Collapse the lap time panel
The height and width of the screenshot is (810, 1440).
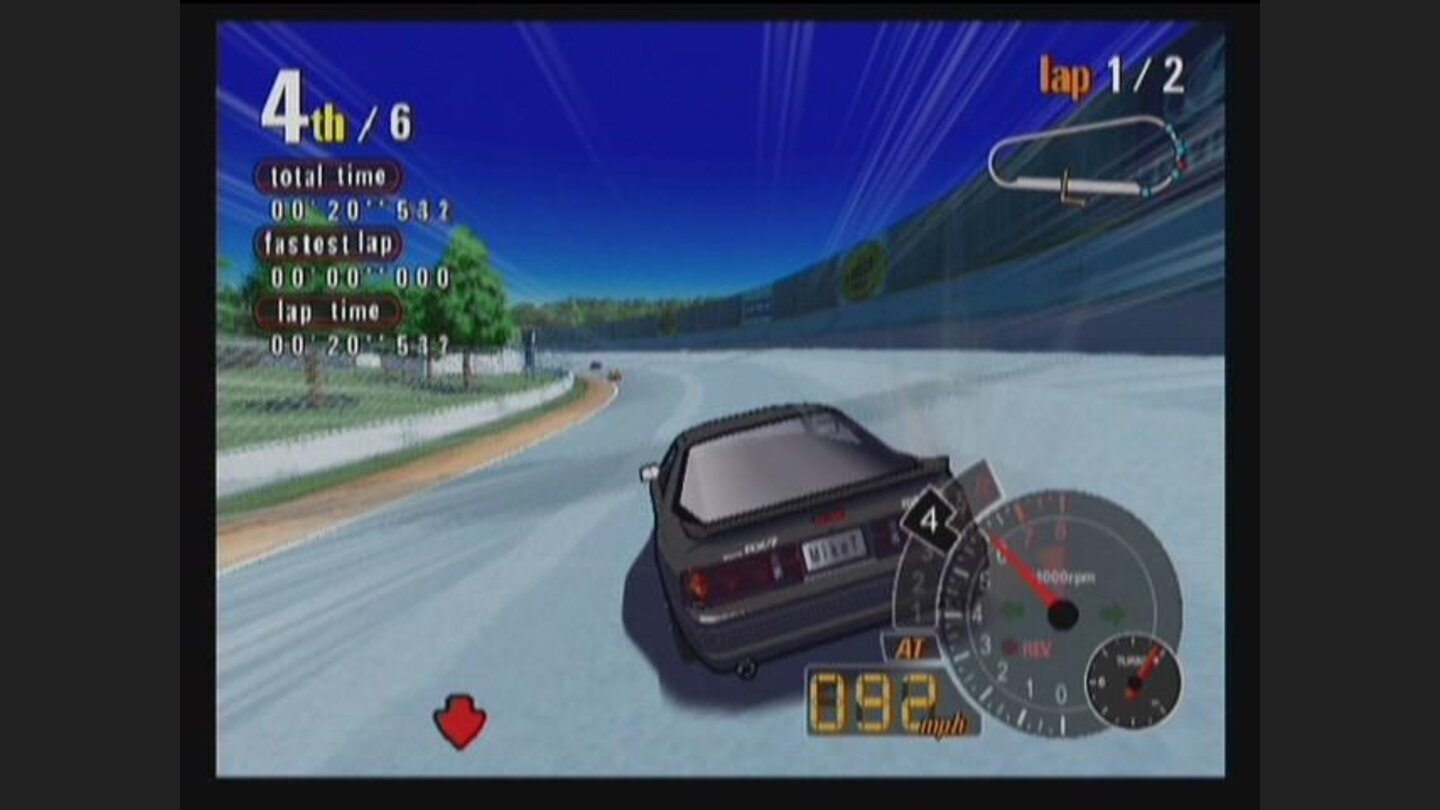327,313
